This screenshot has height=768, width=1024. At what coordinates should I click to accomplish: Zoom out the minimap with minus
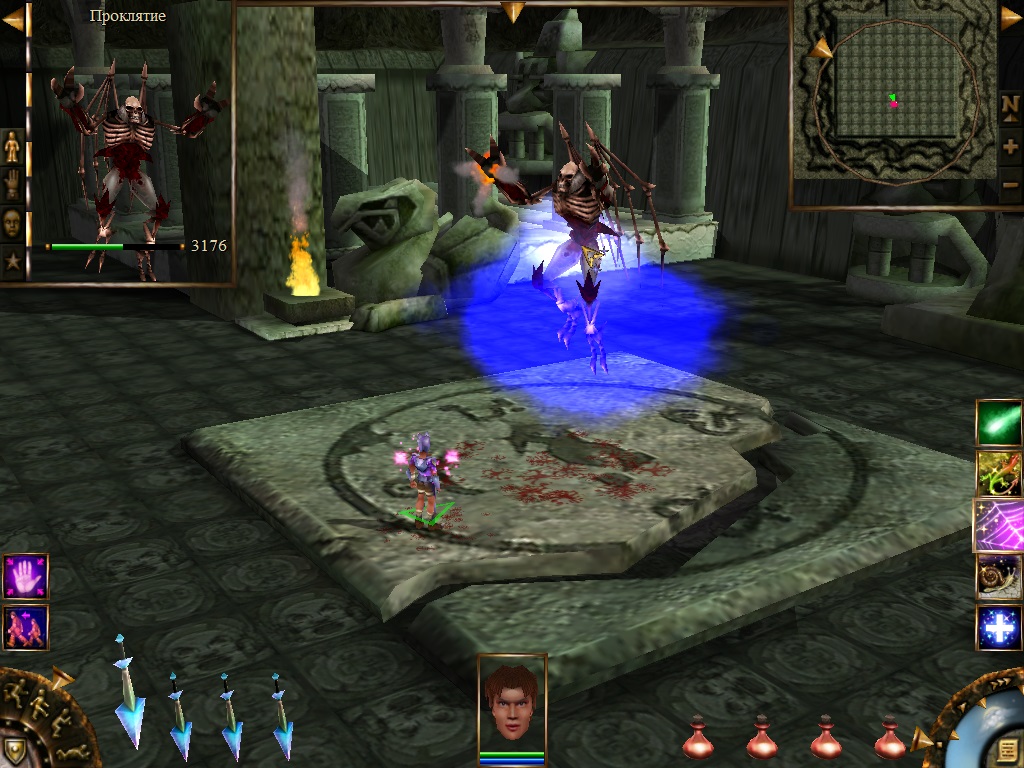[x=1010, y=184]
